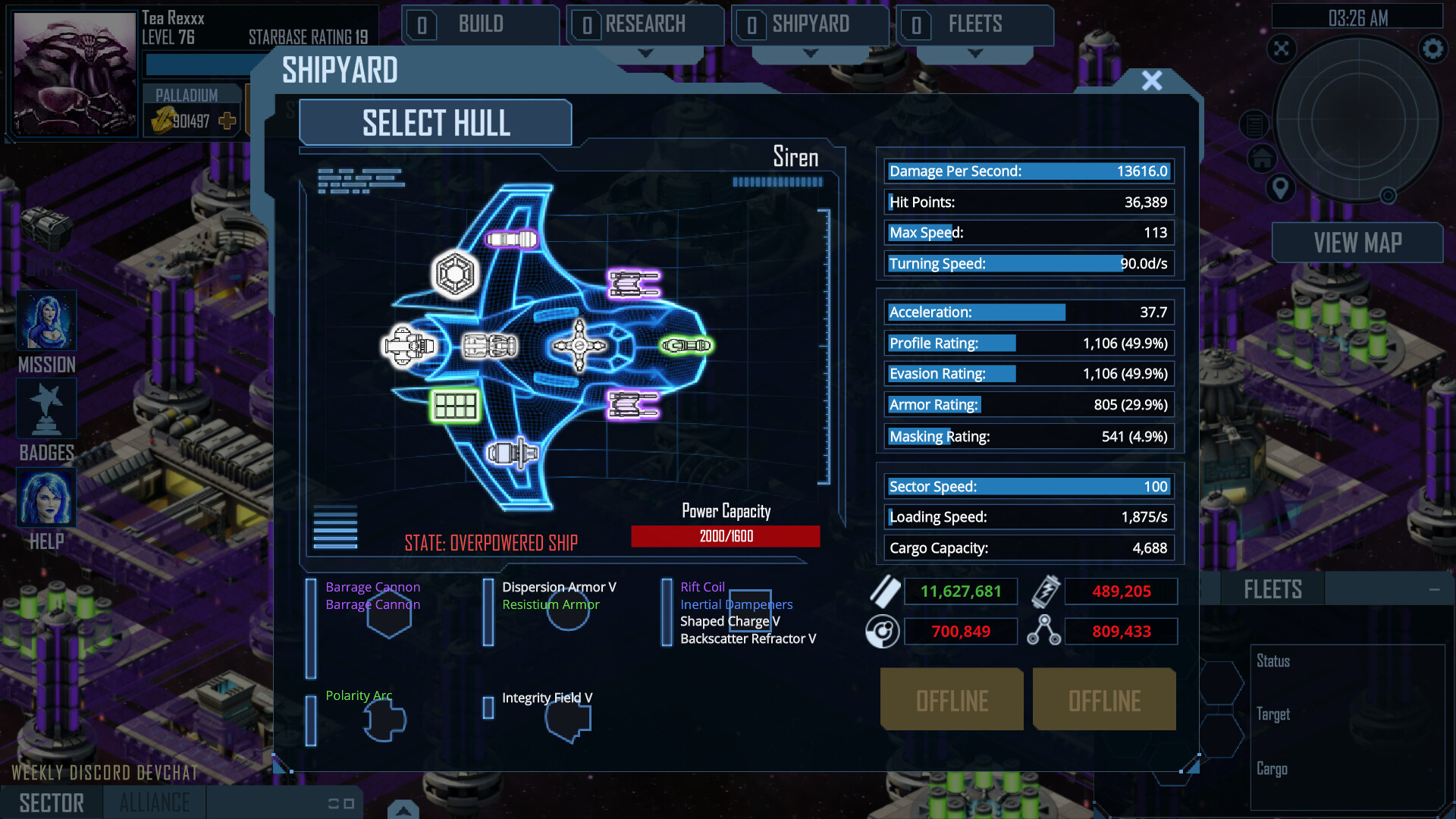Toggle the second OFFLINE button
Image resolution: width=1456 pixels, height=819 pixels.
[1104, 699]
